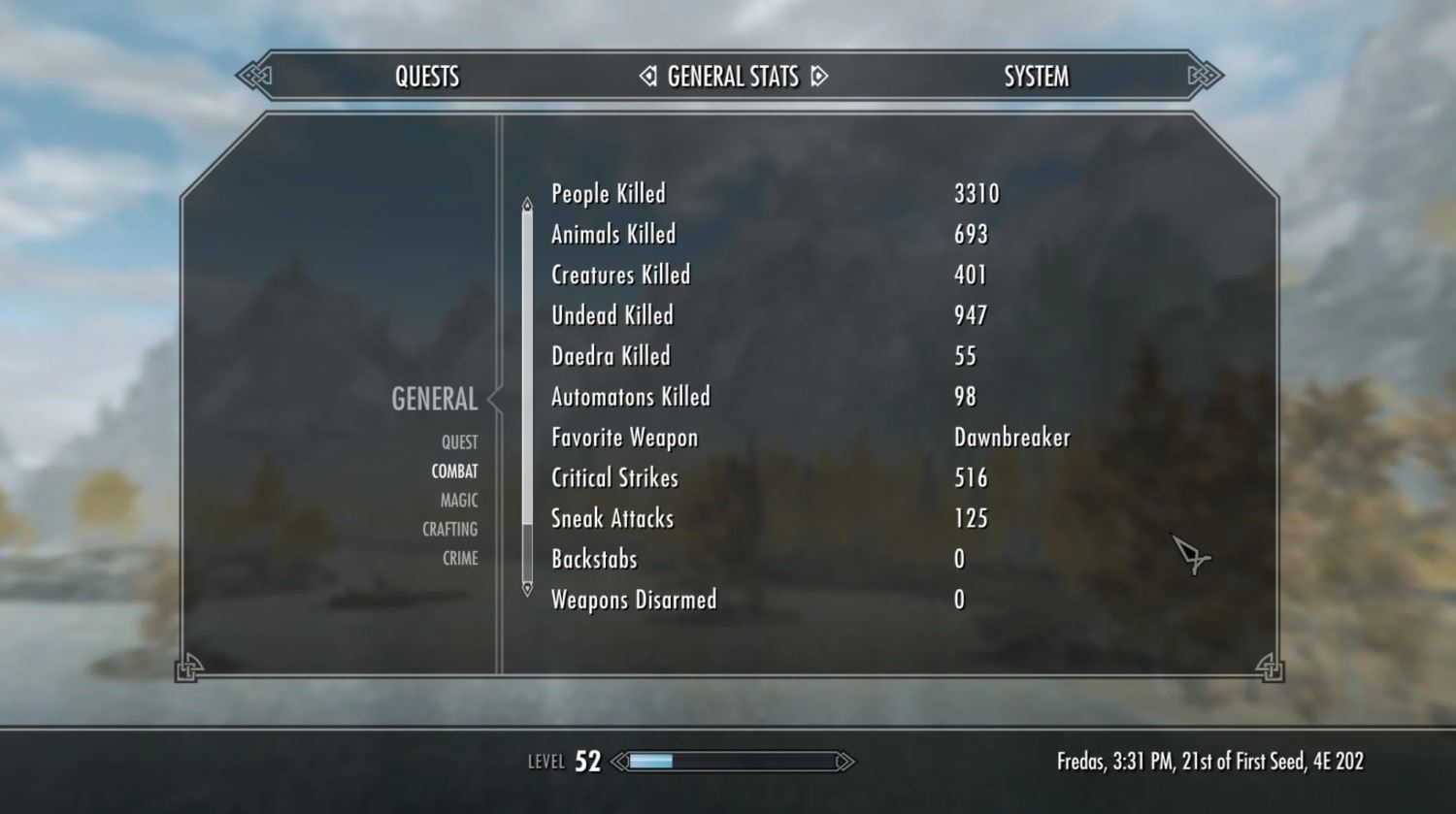Switch to the Crime stats category
This screenshot has width=1456, height=814.
[x=460, y=559]
